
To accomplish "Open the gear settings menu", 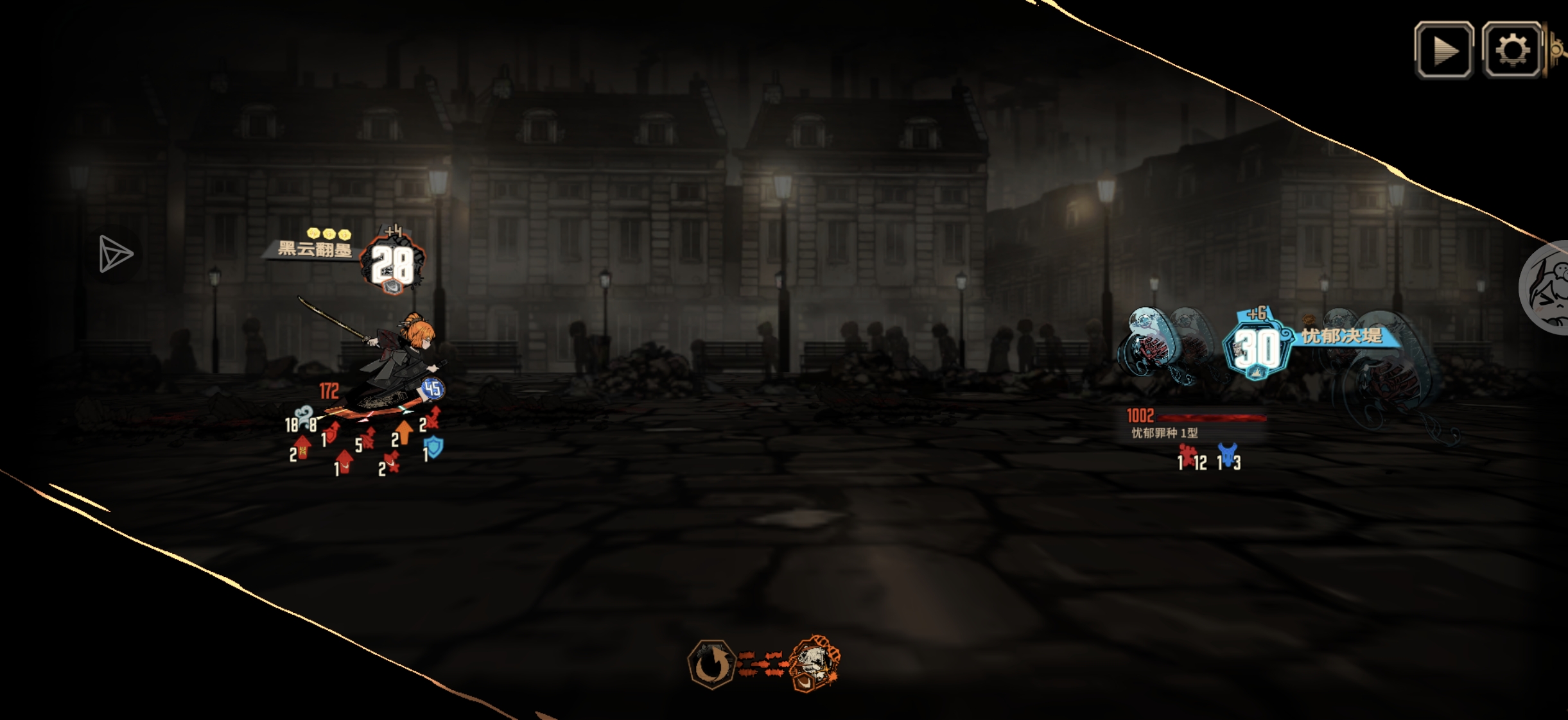I will 1511,50.
